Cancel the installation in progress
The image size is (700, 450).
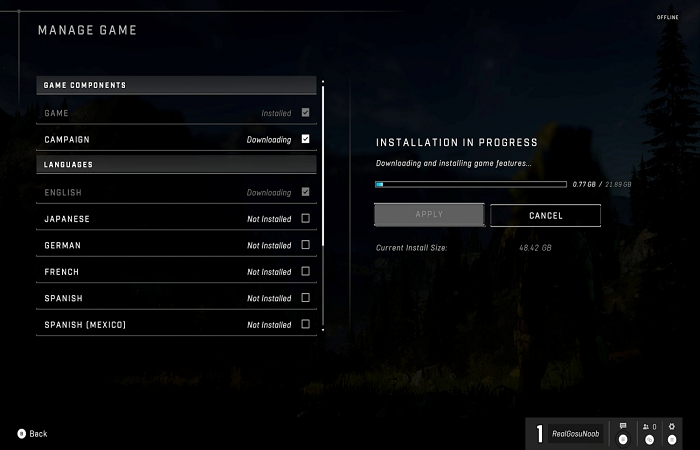pos(545,215)
